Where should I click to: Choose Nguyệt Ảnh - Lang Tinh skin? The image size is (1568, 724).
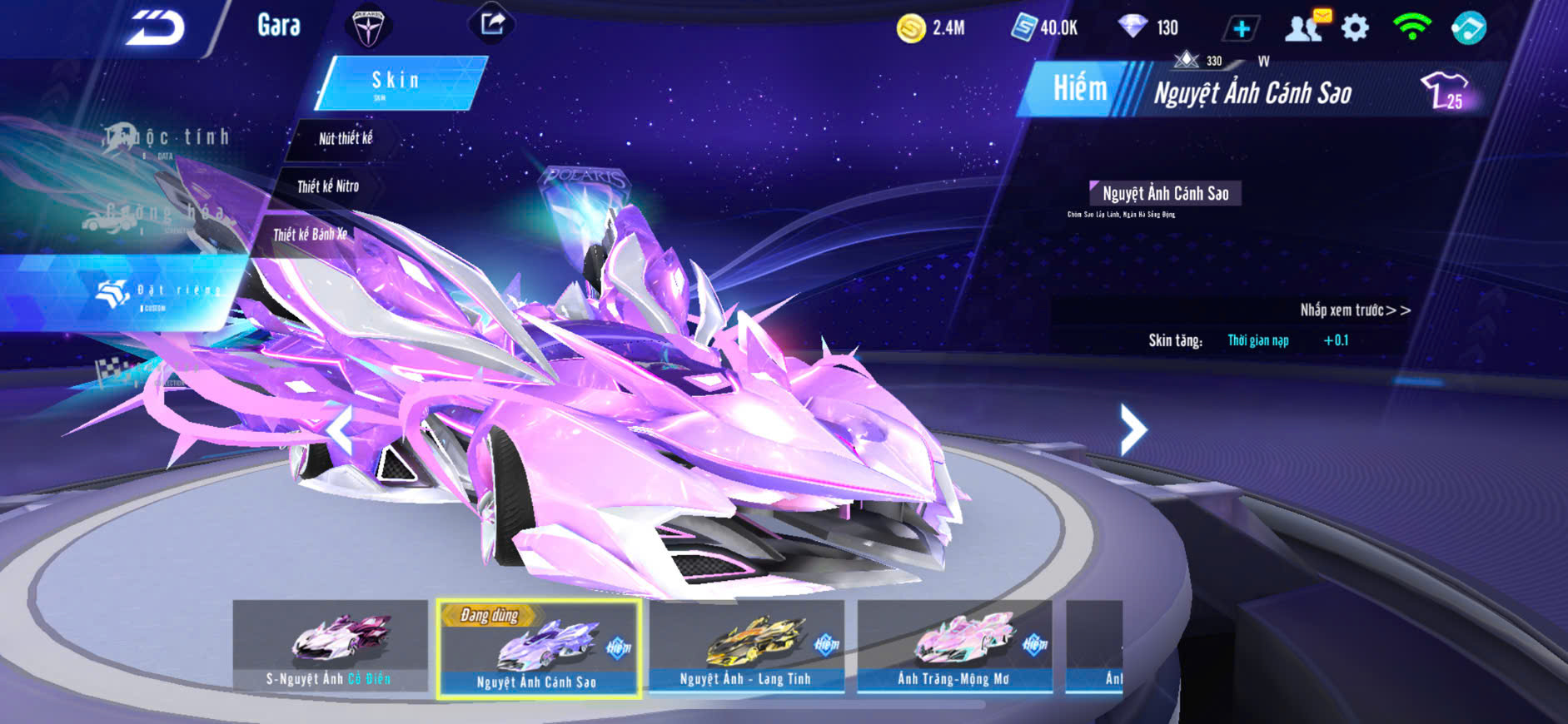[746, 646]
